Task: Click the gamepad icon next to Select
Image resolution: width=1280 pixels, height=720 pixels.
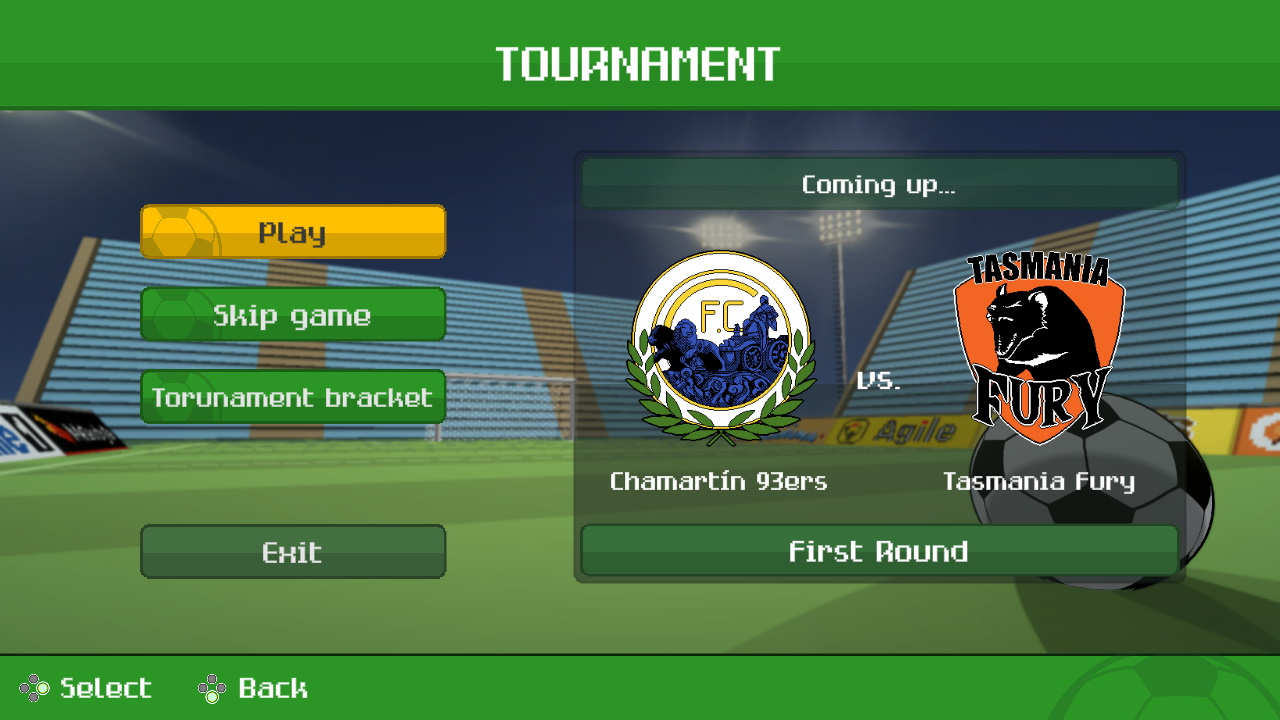Action: pos(33,688)
